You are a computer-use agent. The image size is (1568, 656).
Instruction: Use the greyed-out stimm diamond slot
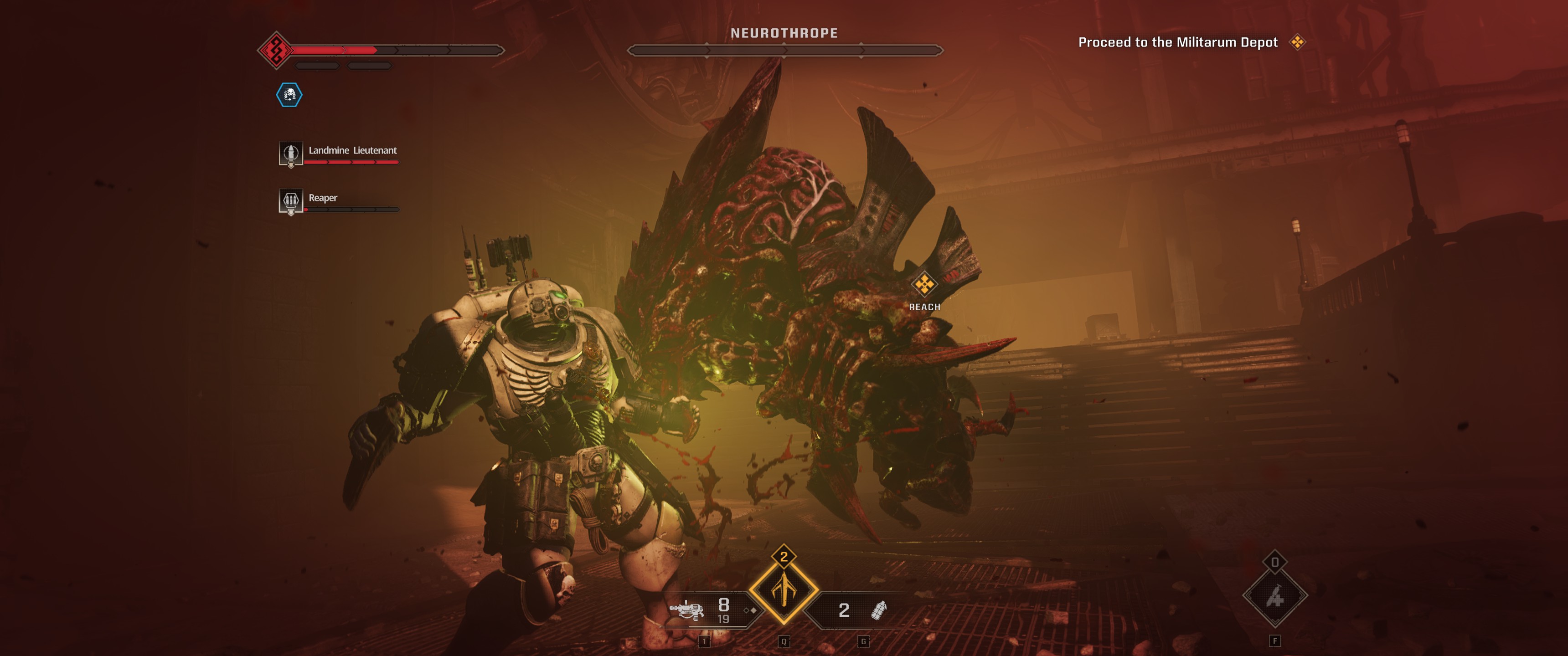coord(1274,597)
